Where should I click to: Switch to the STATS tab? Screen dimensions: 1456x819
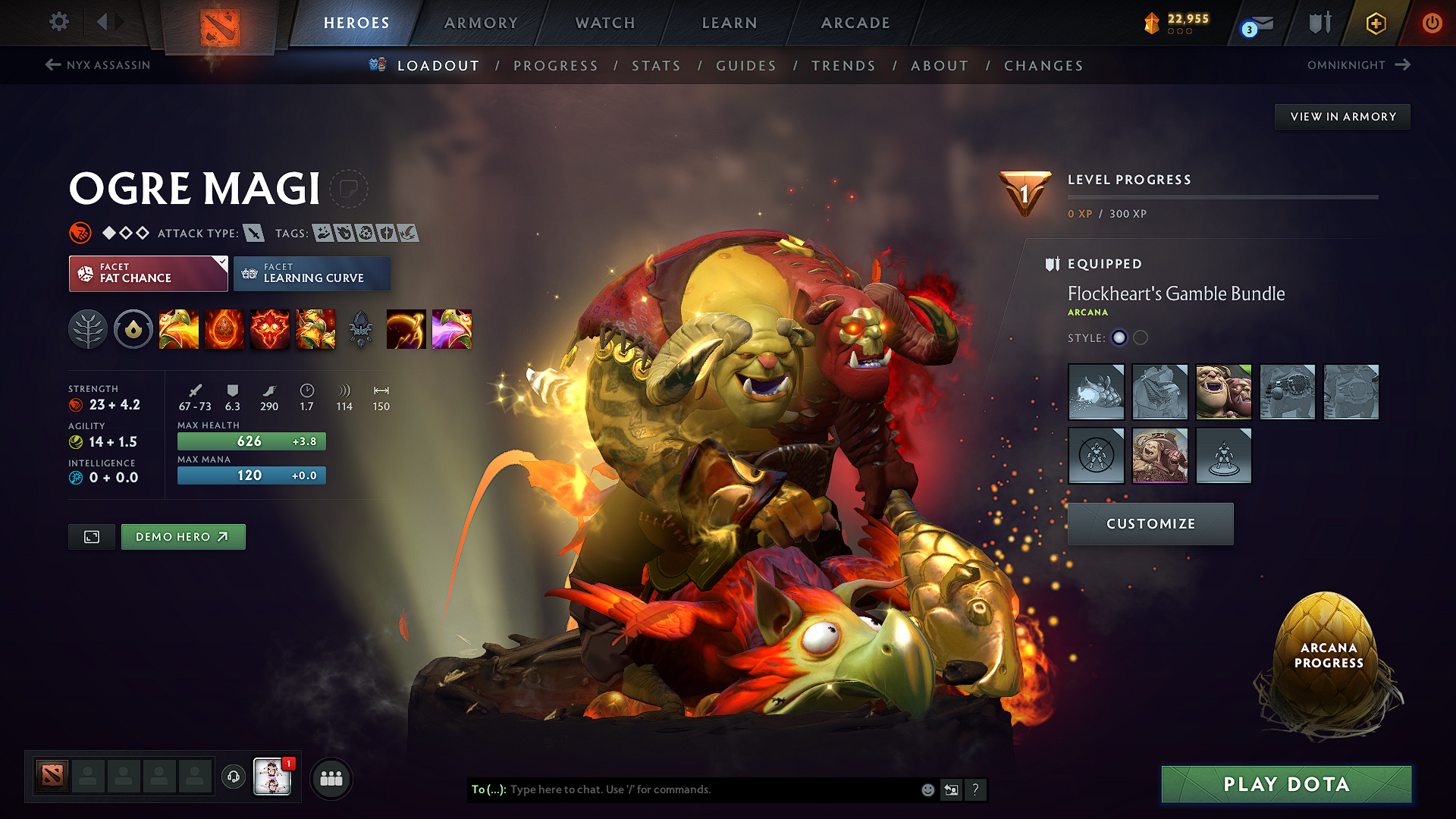657,66
